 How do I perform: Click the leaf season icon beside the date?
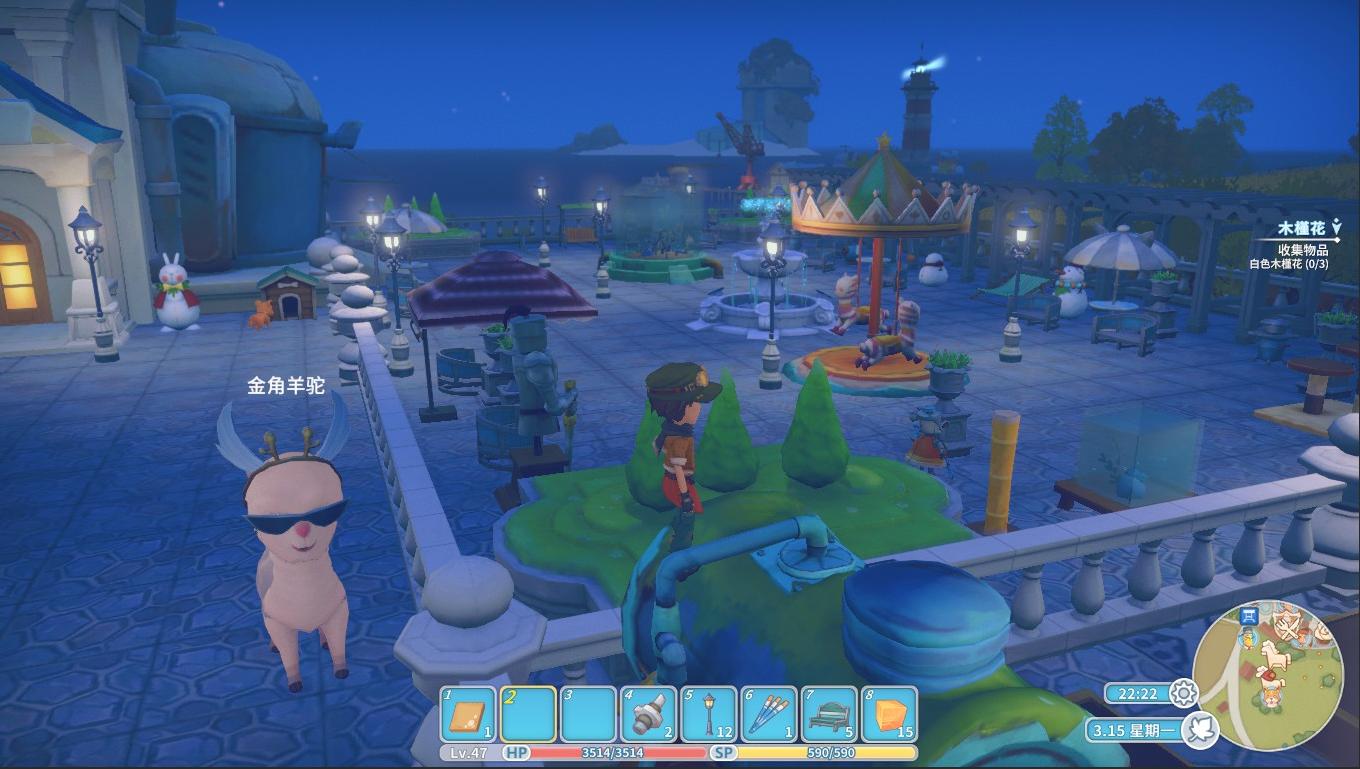click(x=1198, y=729)
